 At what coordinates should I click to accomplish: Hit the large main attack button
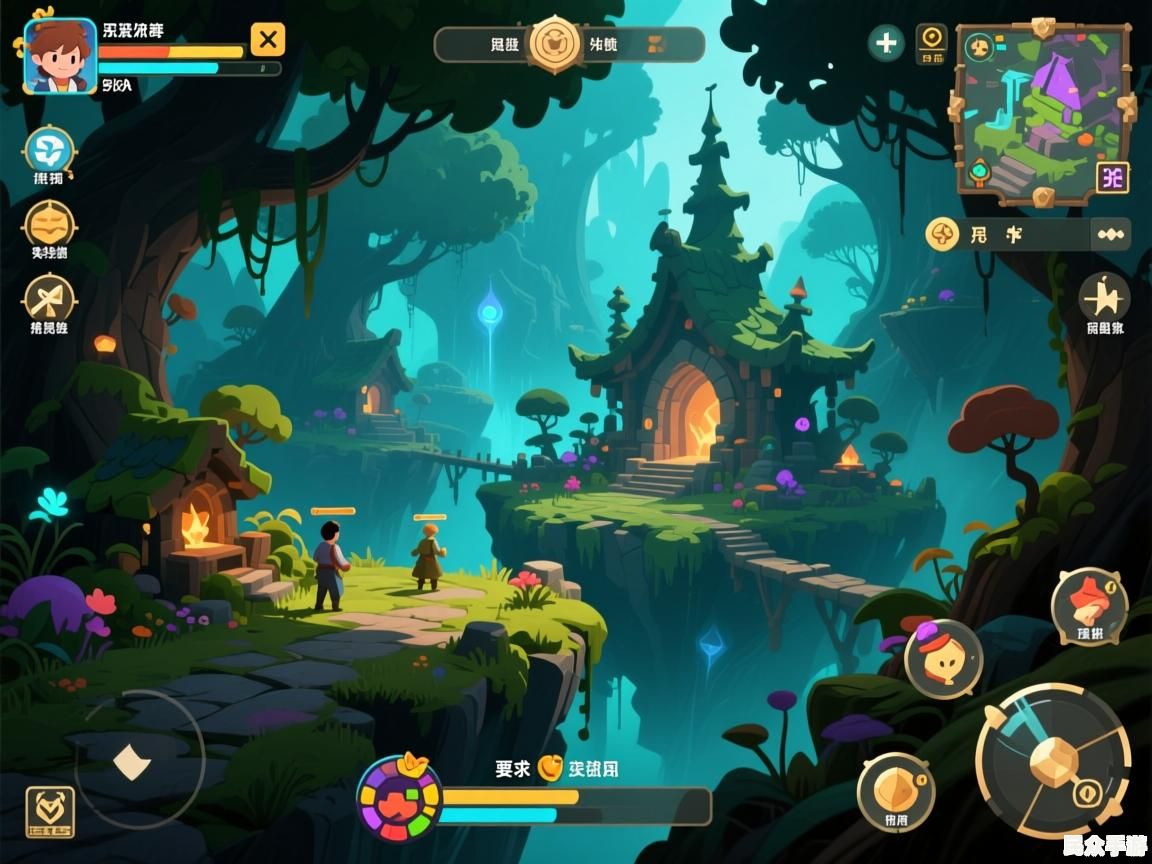point(1053,761)
